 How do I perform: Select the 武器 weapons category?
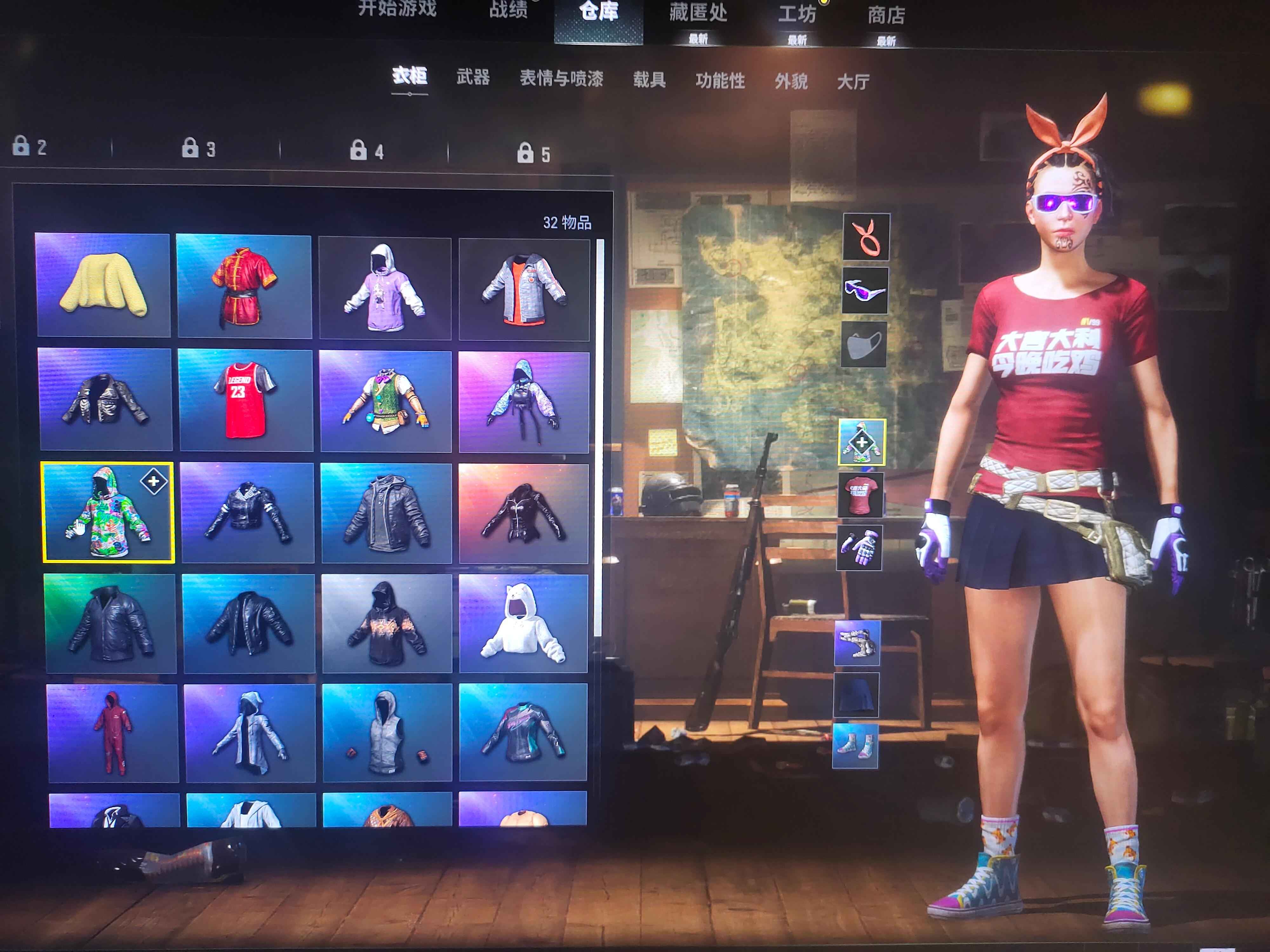(x=472, y=77)
